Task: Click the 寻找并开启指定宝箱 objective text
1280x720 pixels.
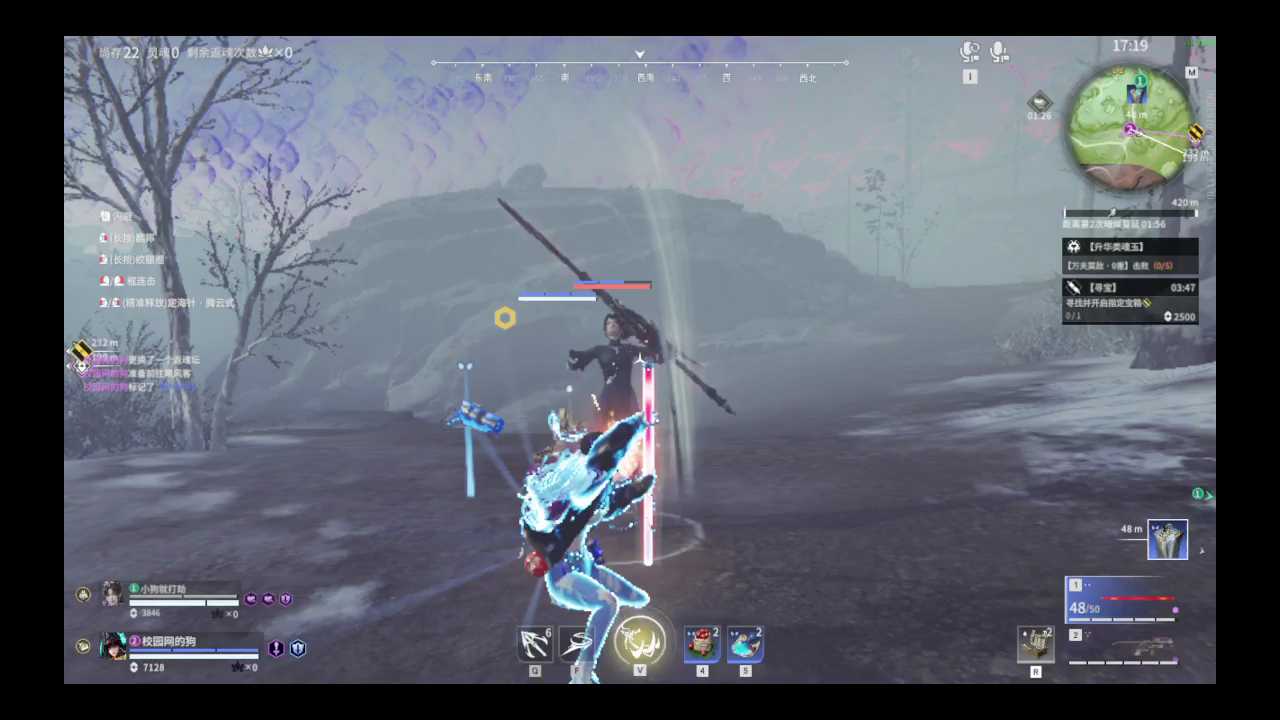Action: pos(1106,302)
